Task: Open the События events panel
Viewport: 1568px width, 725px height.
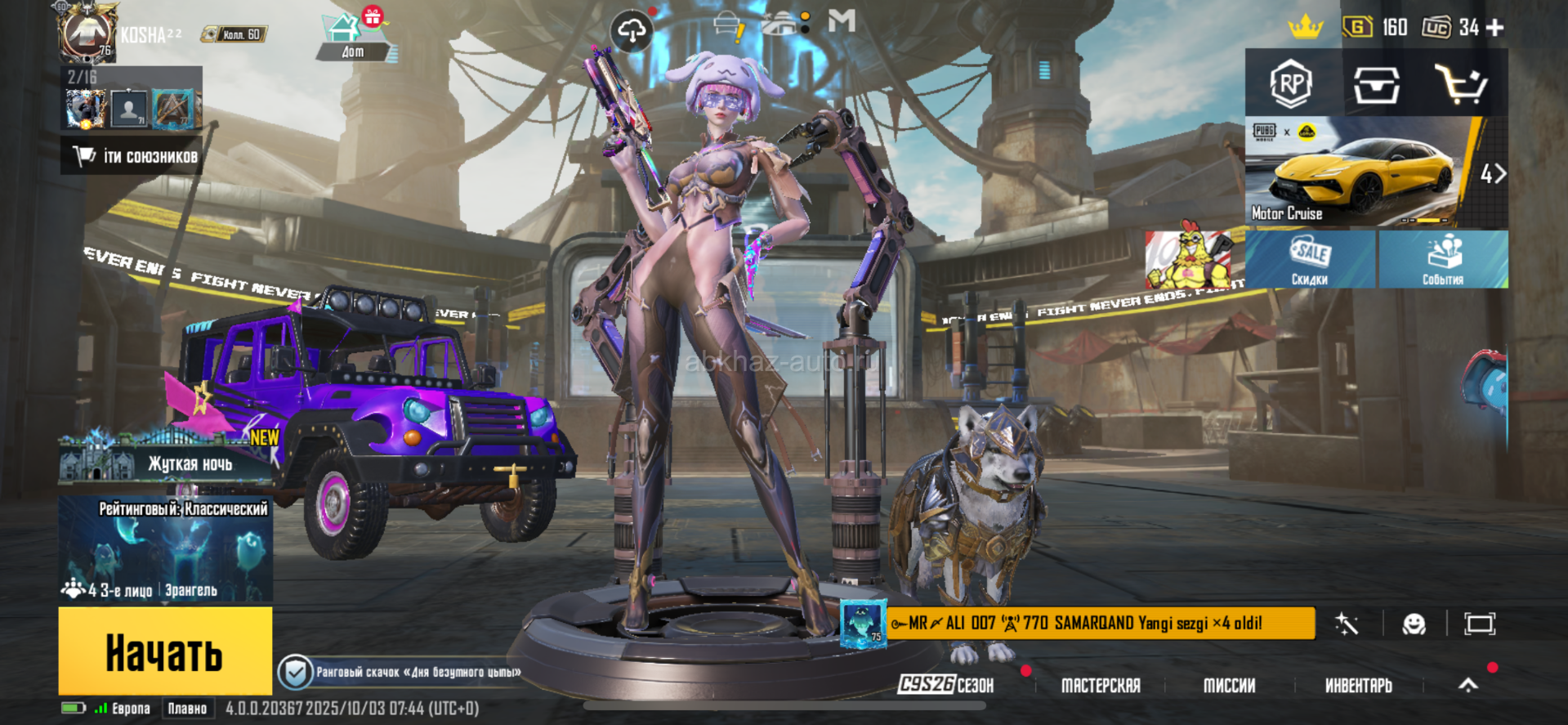Action: coord(1443,259)
